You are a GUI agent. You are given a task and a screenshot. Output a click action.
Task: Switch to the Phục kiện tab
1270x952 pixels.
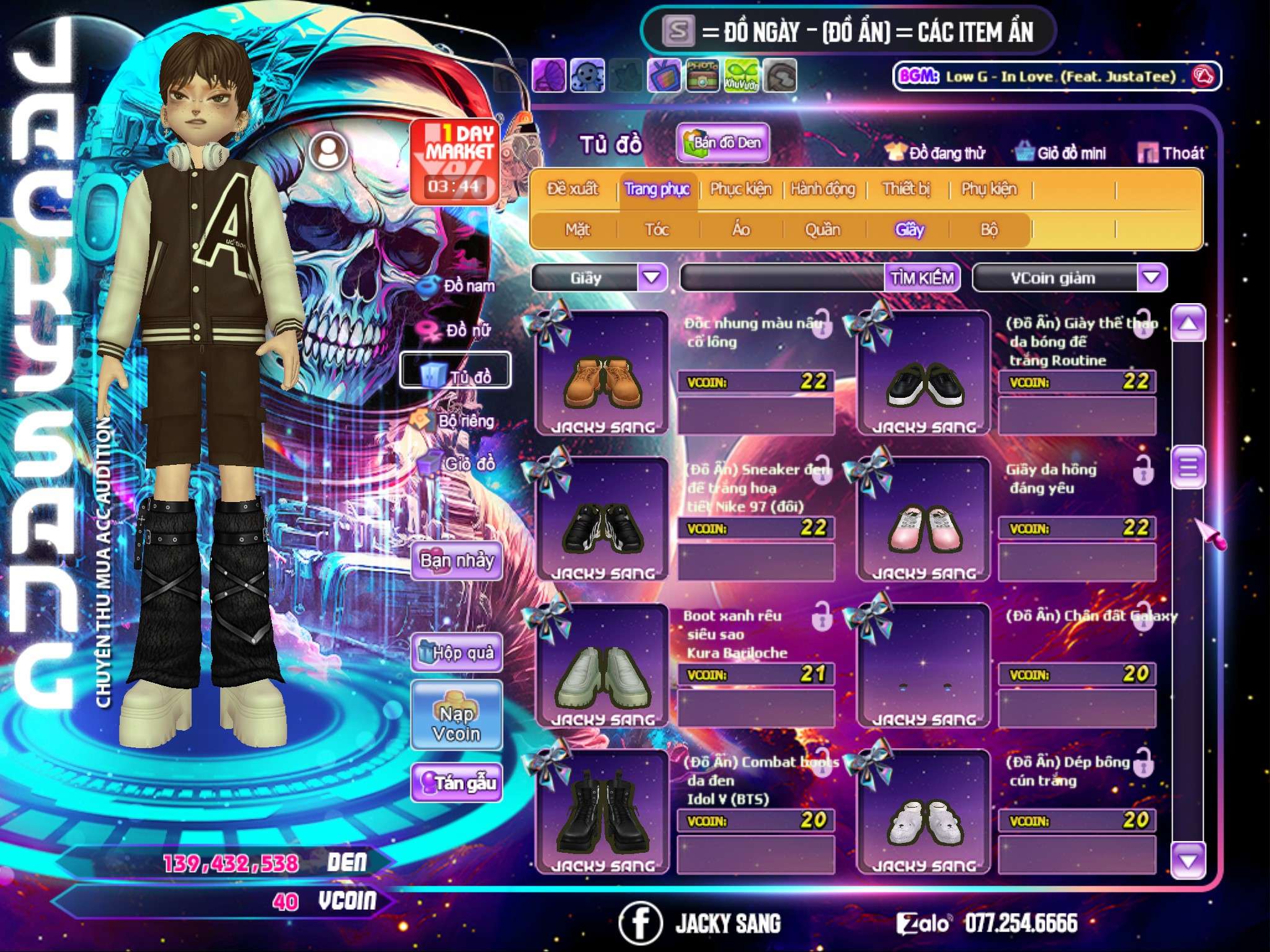click(740, 189)
